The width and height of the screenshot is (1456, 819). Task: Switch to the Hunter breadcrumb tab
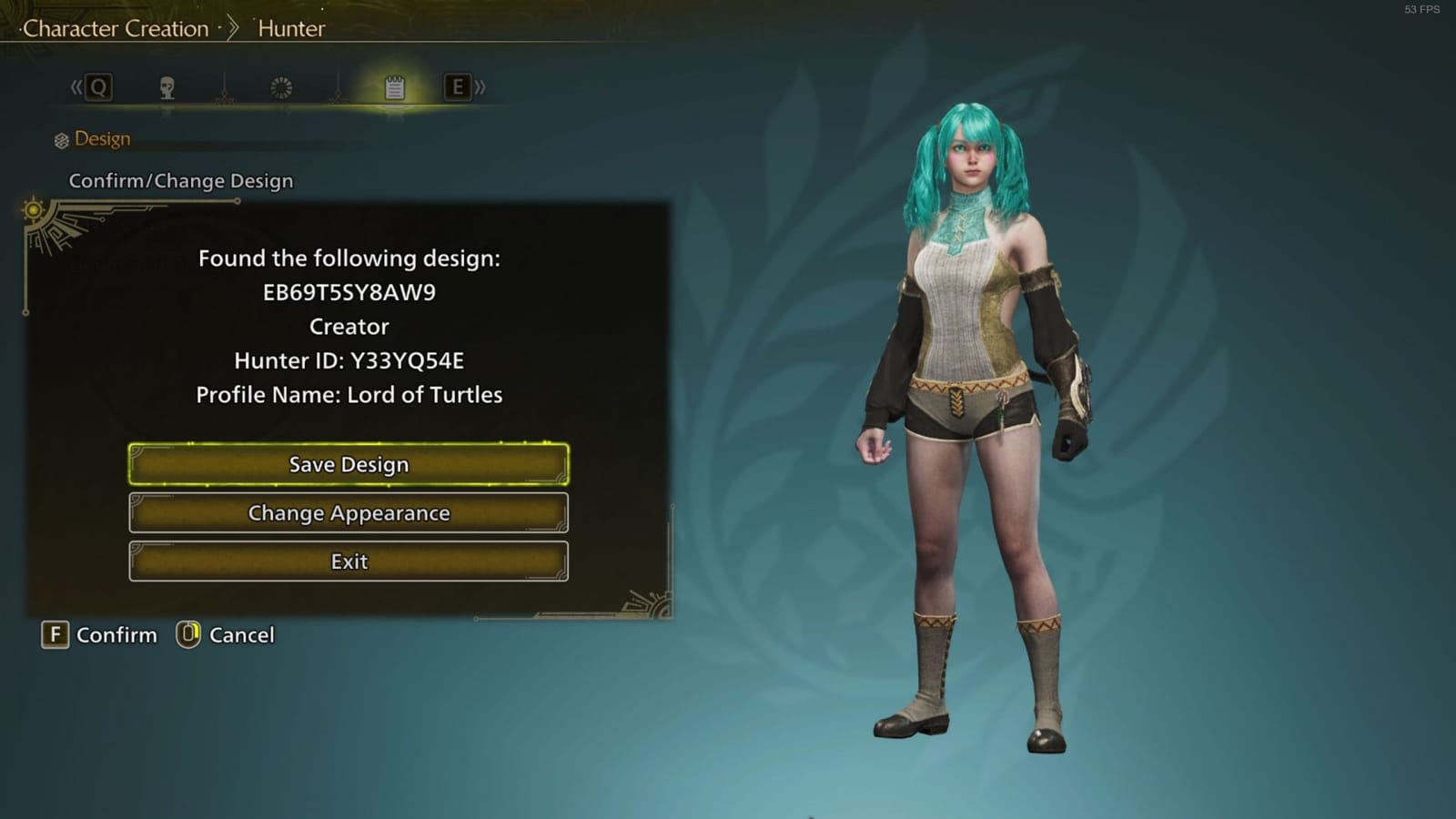click(x=291, y=28)
